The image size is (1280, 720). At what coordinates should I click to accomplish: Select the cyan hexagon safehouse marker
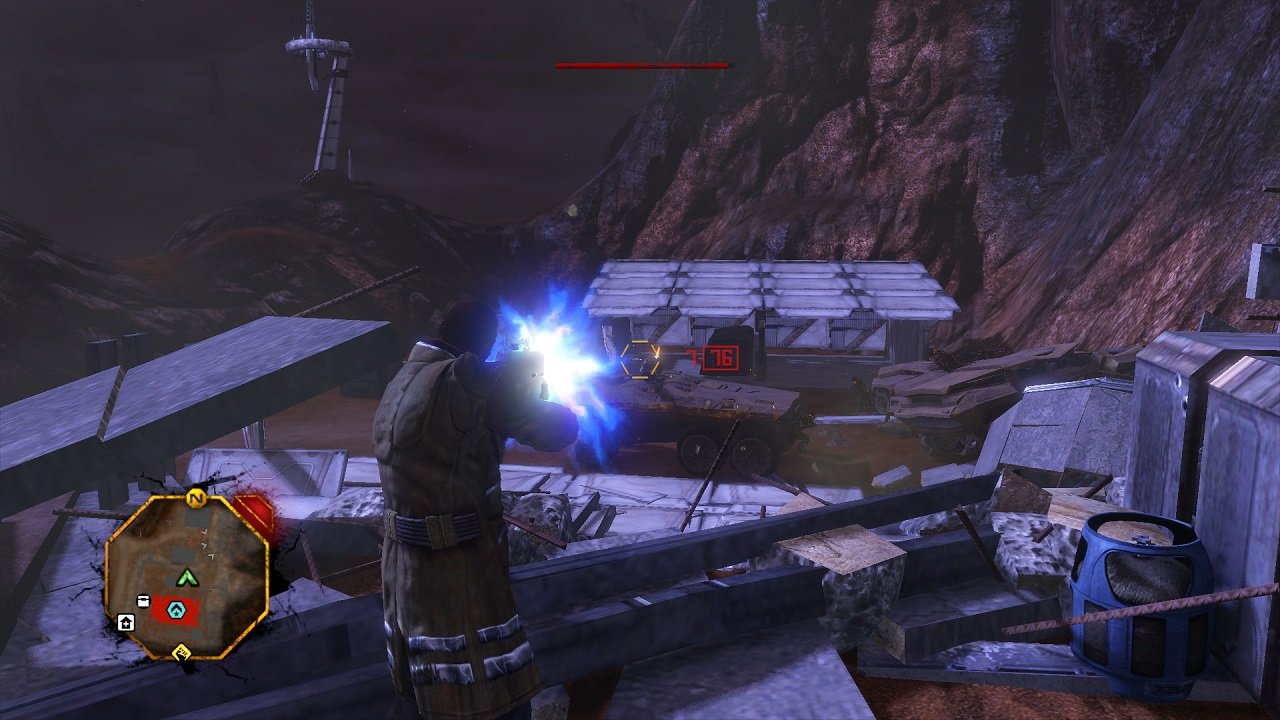(x=177, y=608)
